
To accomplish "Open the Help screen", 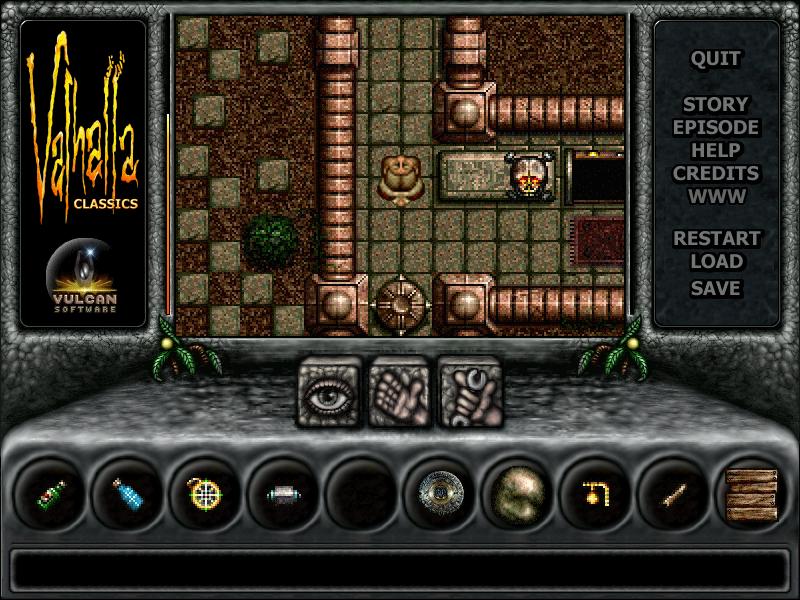I will (x=716, y=150).
